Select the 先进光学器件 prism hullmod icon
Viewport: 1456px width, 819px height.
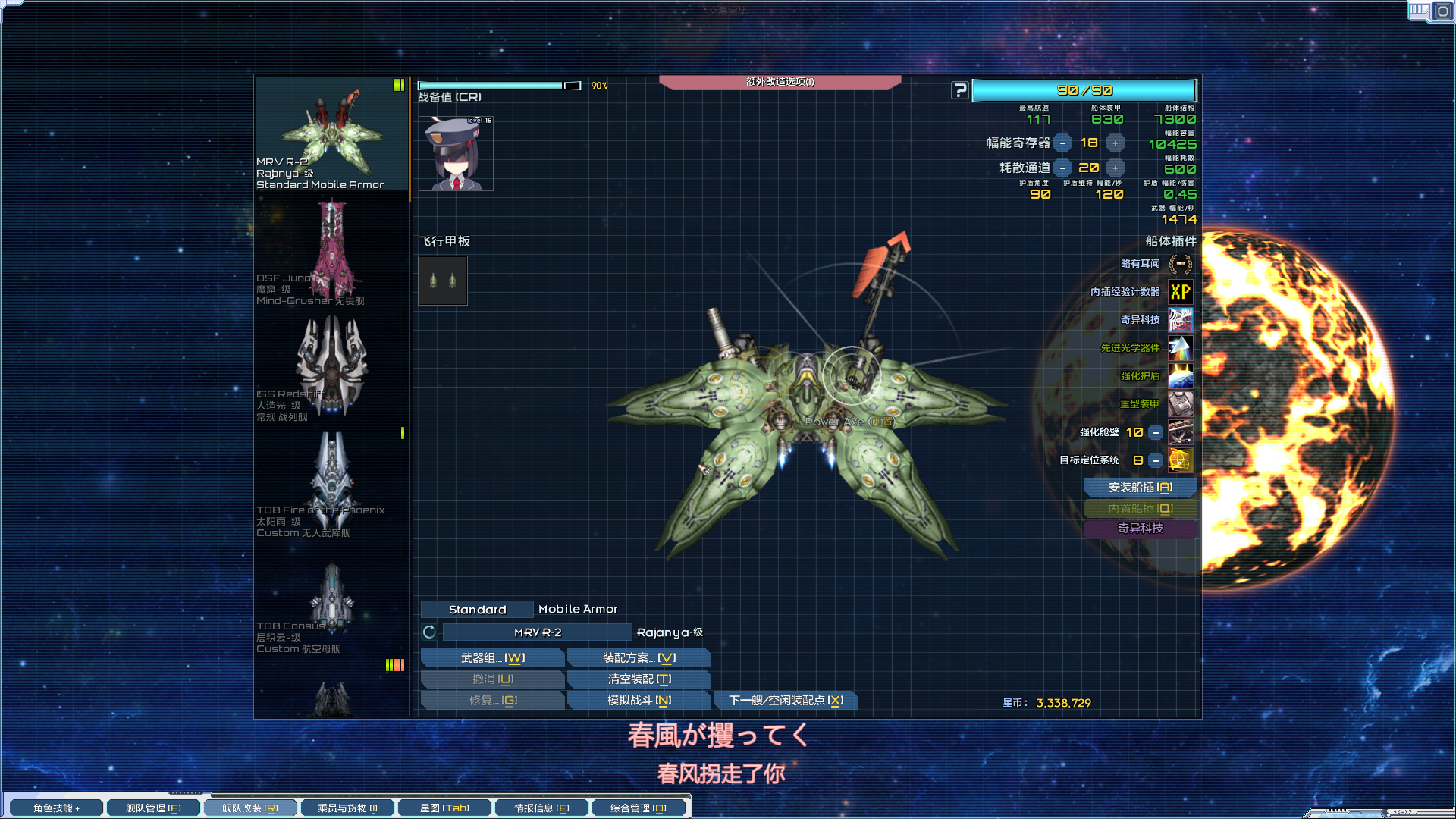point(1180,348)
